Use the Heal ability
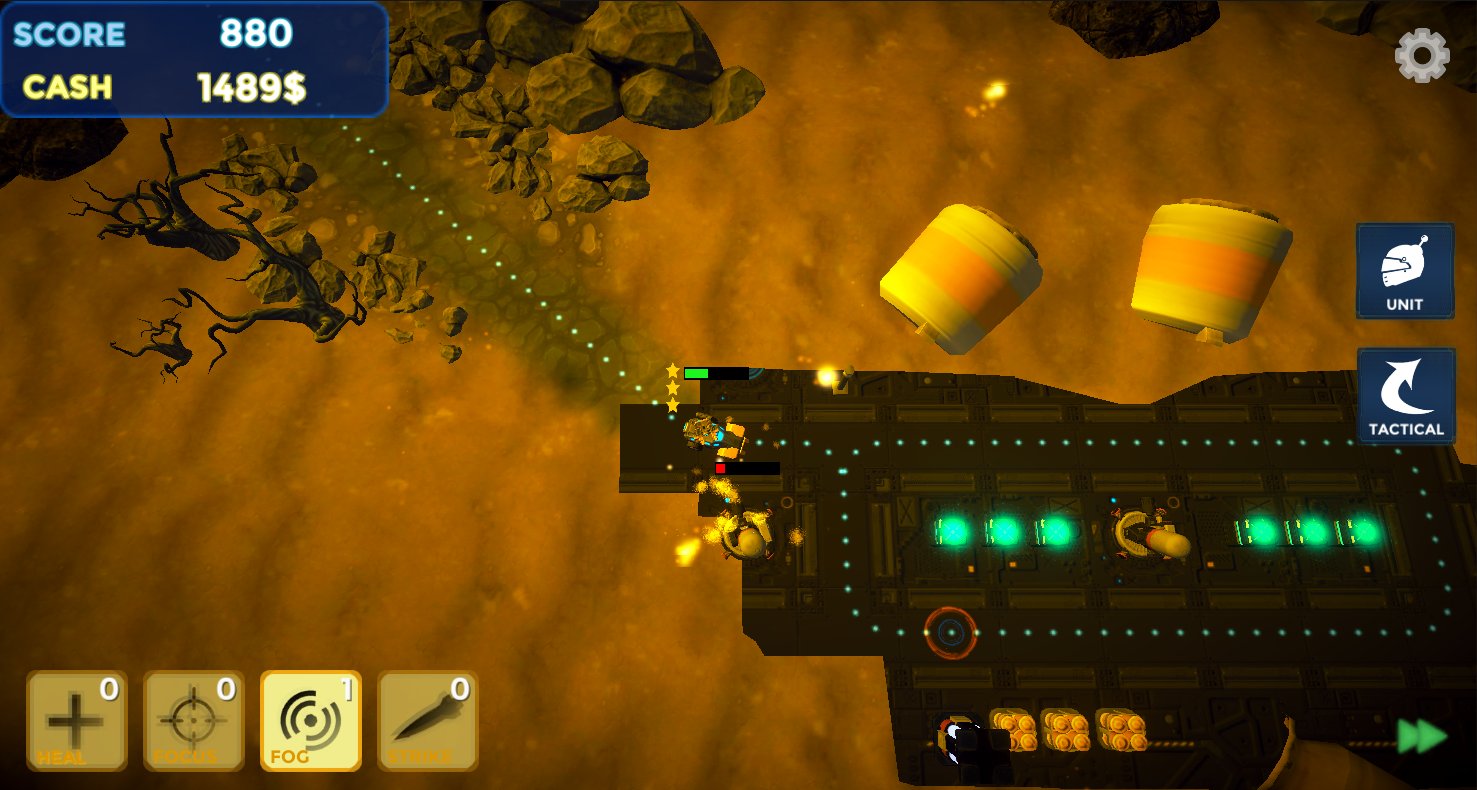The height and width of the screenshot is (790, 1477). pyautogui.click(x=77, y=720)
